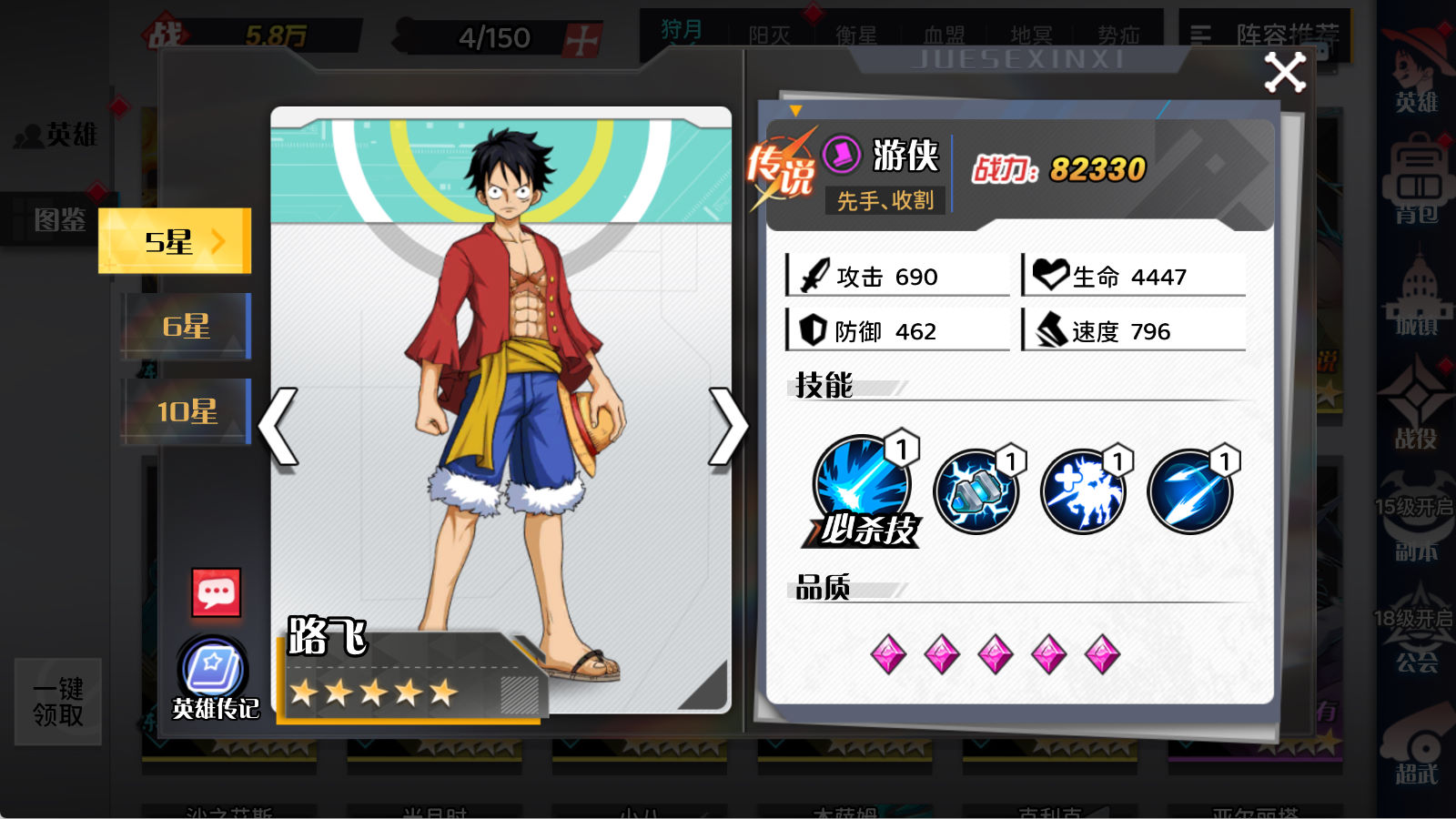Show the next hero with right arrow
The height and width of the screenshot is (819, 1456).
point(727,426)
